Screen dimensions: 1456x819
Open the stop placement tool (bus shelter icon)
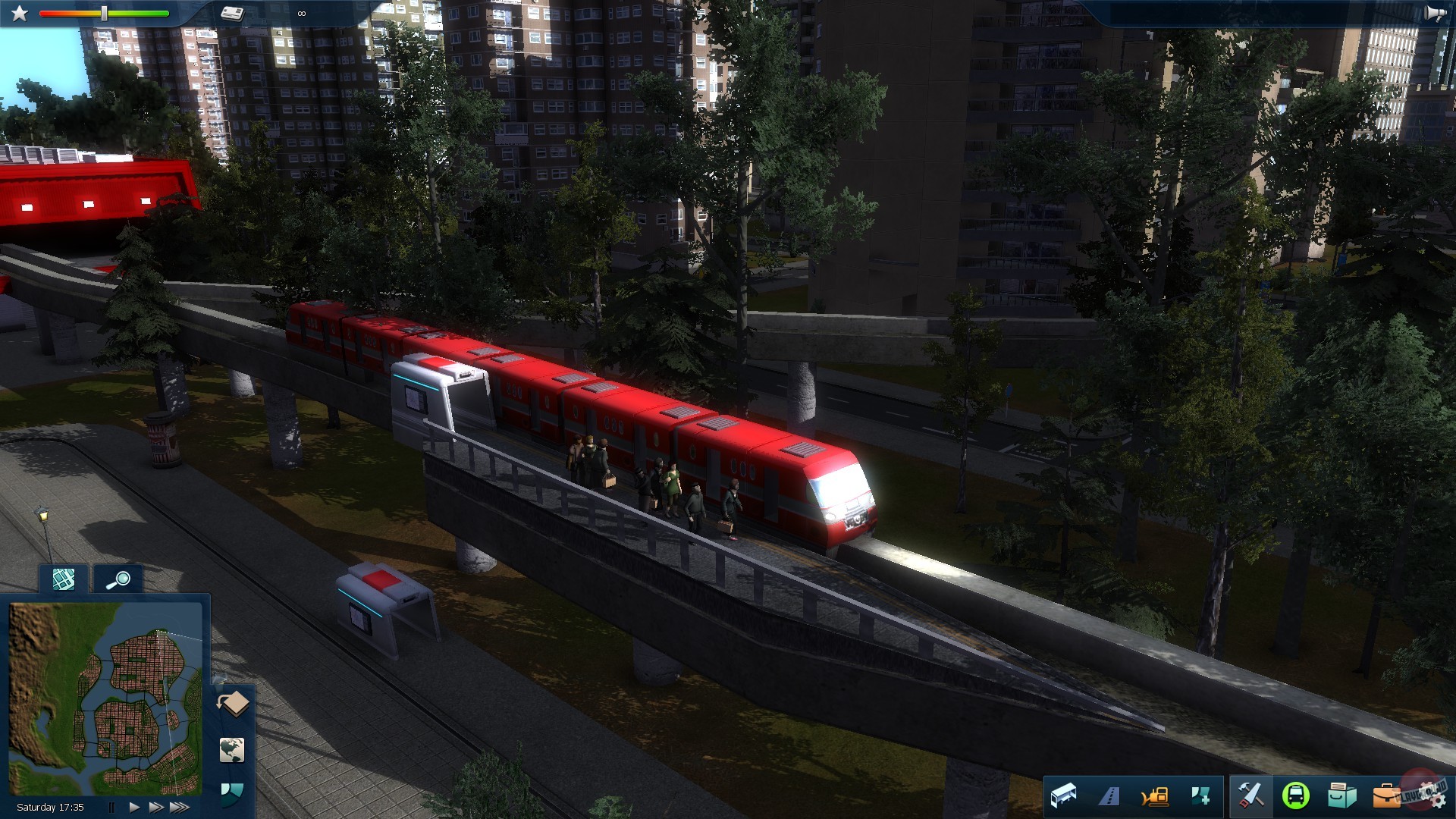(x=1064, y=795)
